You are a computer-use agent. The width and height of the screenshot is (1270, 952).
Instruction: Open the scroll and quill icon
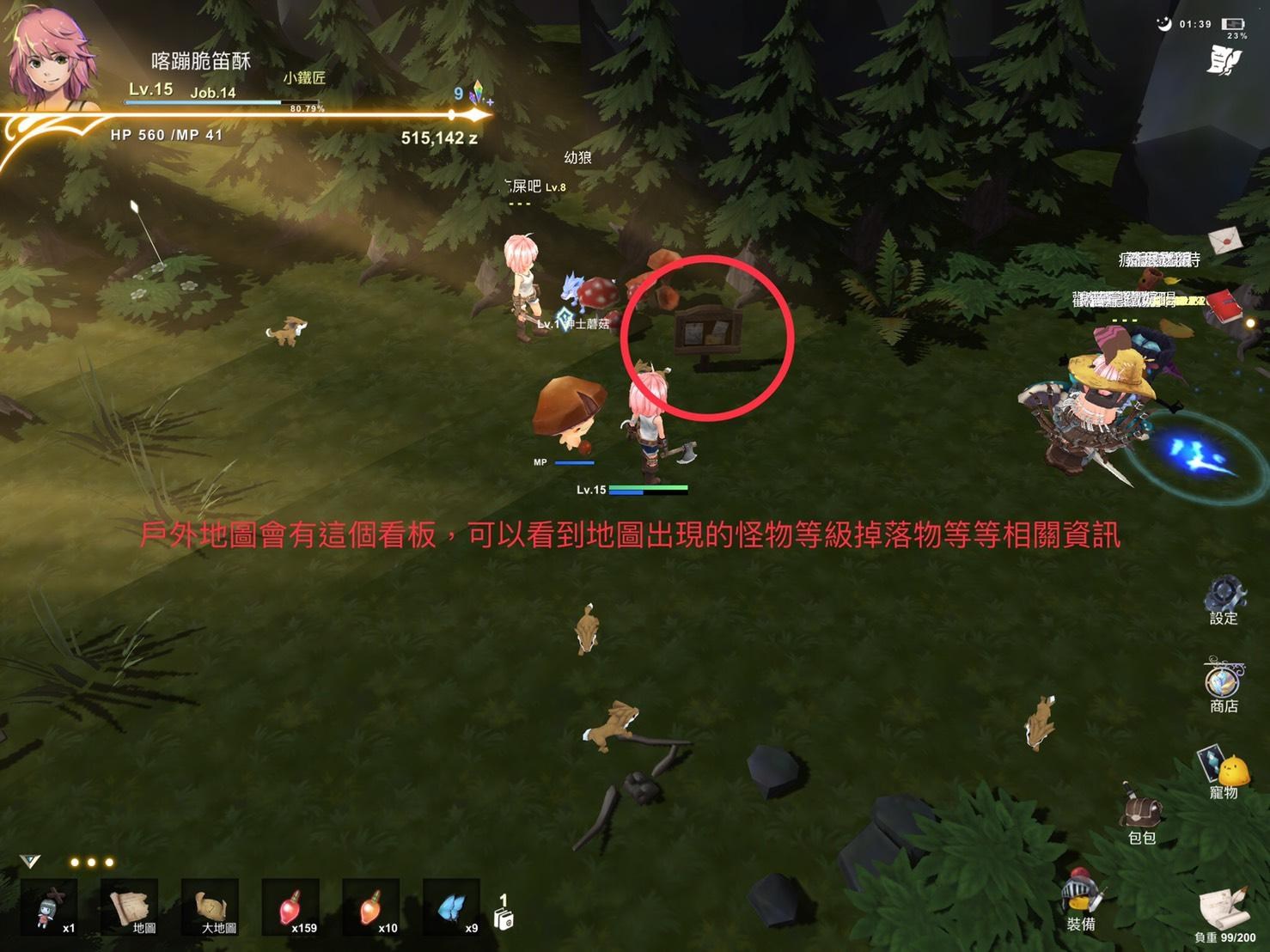coord(1224,906)
